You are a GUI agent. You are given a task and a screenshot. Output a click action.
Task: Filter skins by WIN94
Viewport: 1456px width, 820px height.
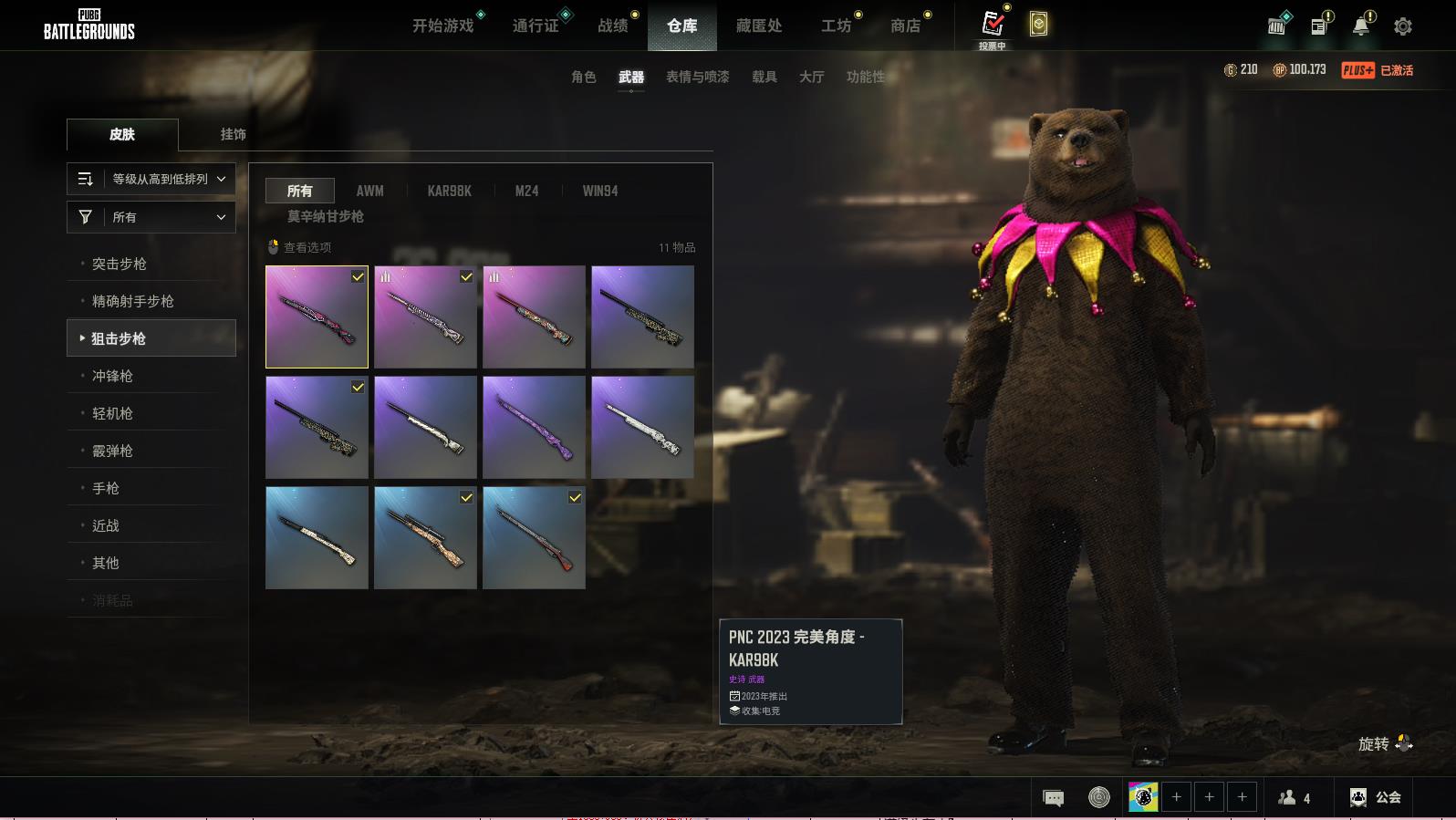[x=600, y=191]
